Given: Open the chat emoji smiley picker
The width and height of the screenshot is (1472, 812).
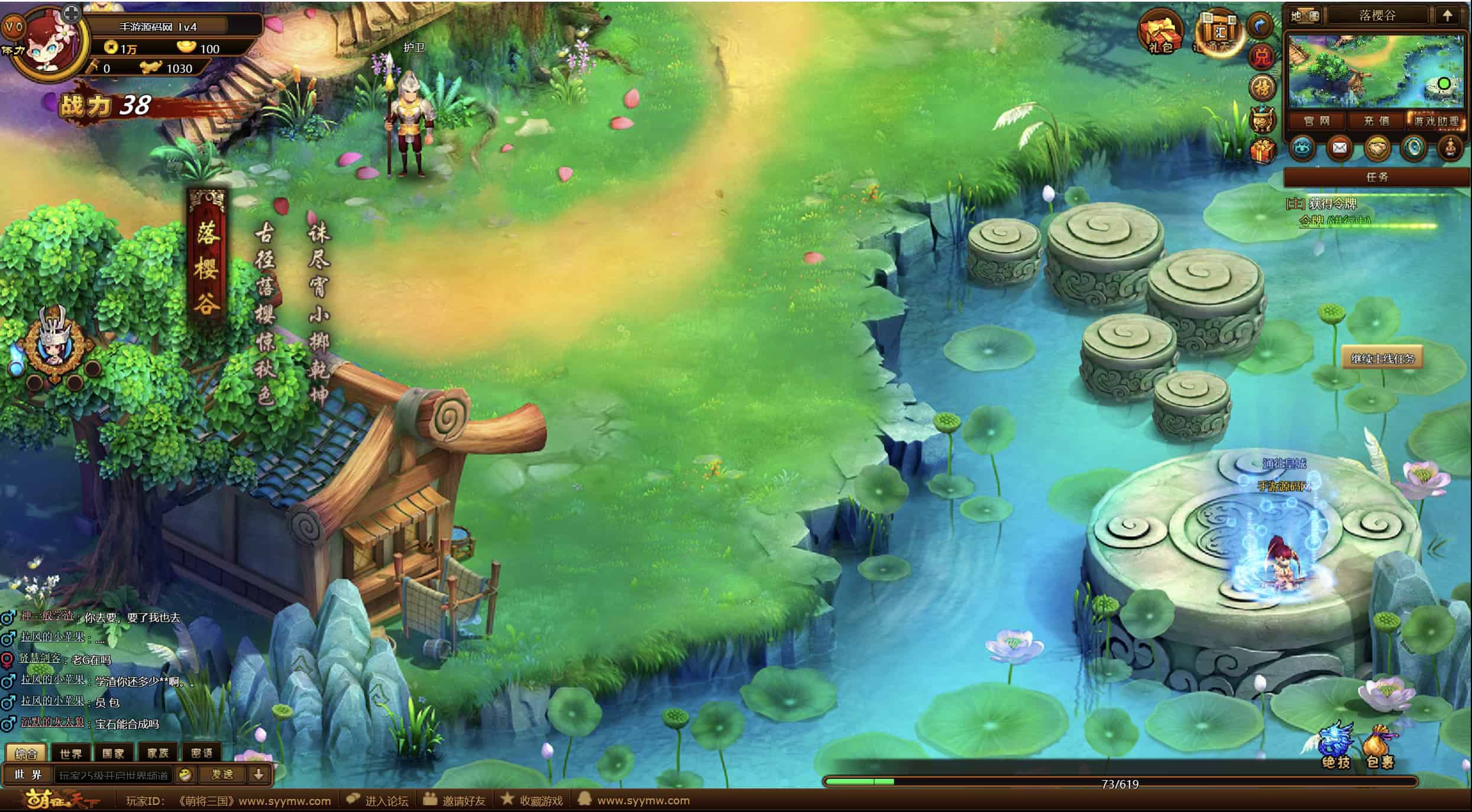Looking at the screenshot, I should pos(185,775).
